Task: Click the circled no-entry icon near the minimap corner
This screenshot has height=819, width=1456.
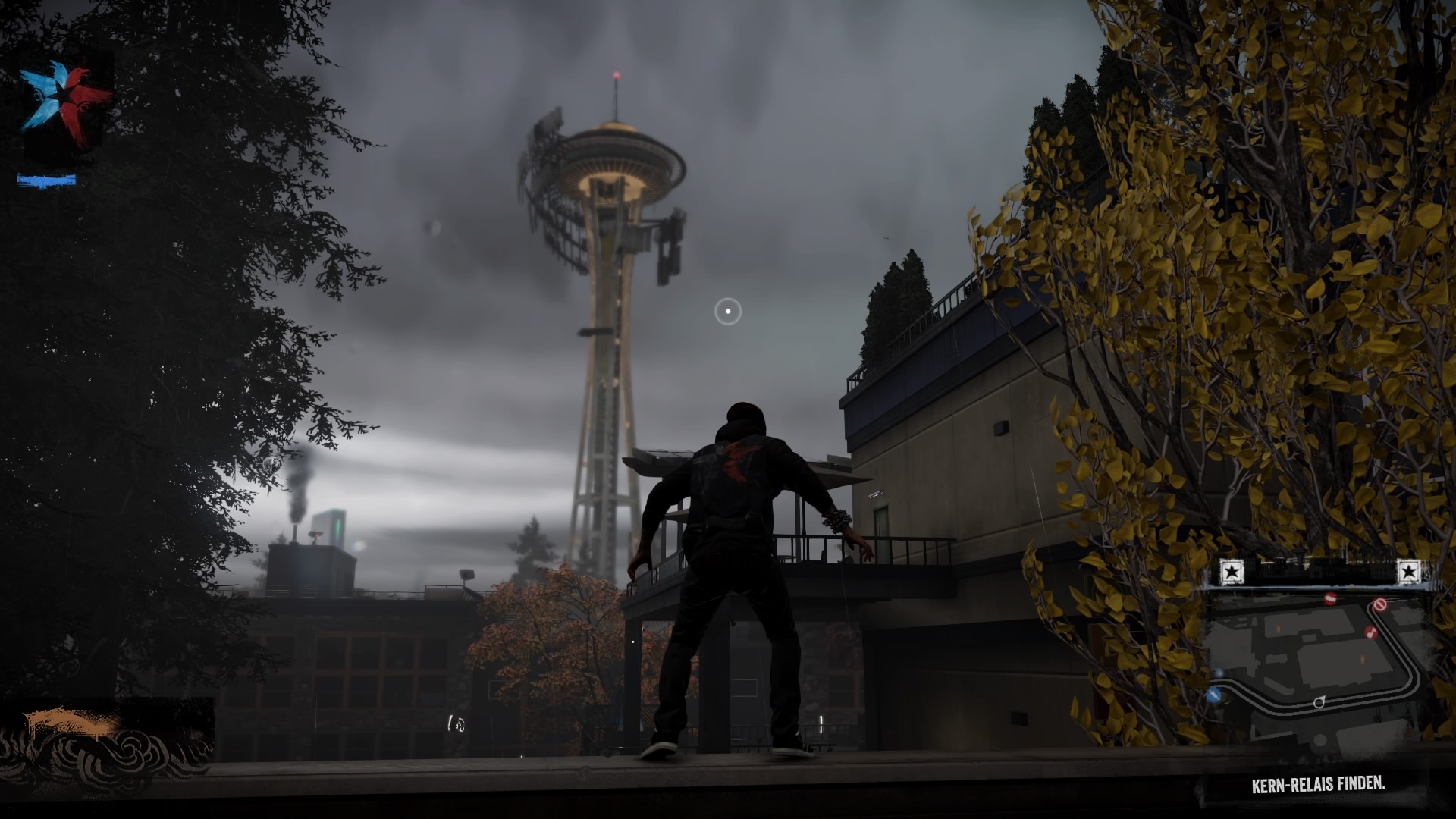Action: pyautogui.click(x=1379, y=605)
